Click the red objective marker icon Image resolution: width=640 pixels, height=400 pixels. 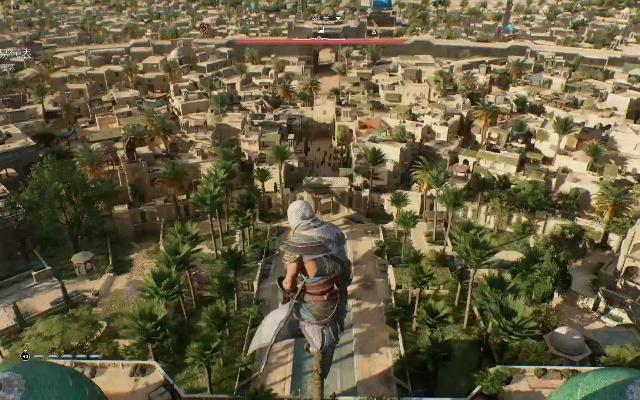tap(204, 29)
